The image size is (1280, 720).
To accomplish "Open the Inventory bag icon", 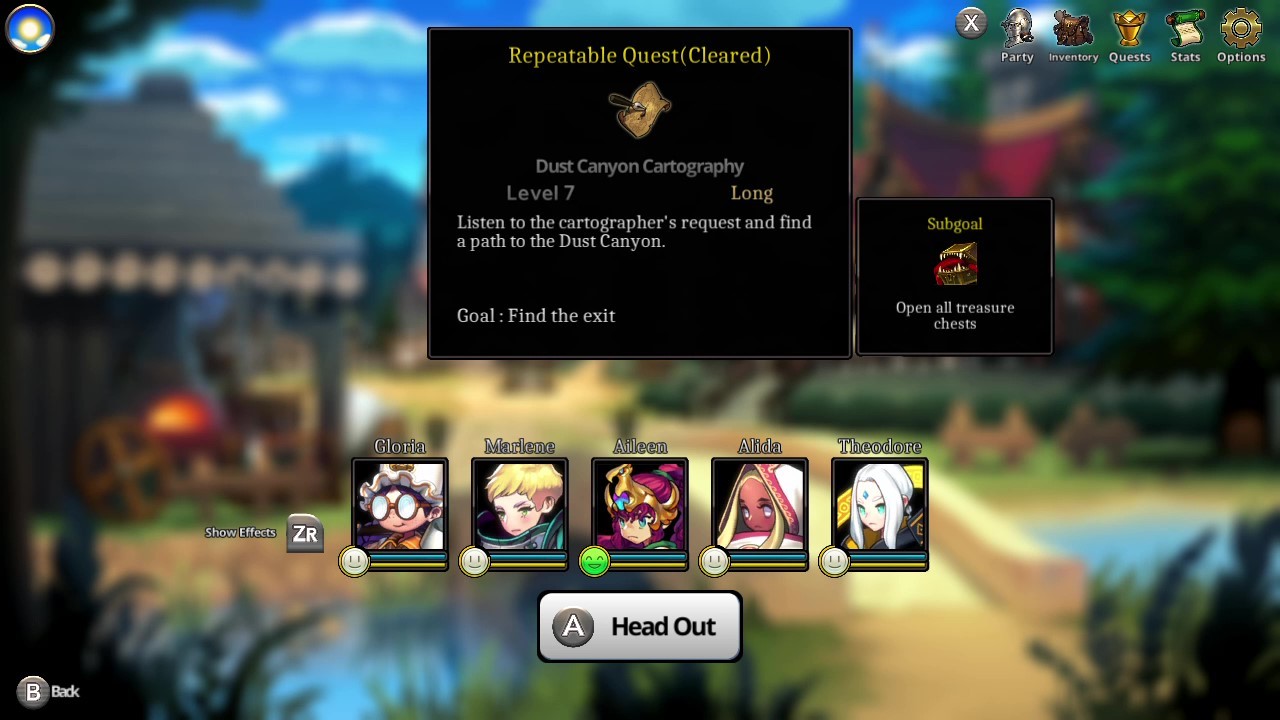I will (1072, 30).
